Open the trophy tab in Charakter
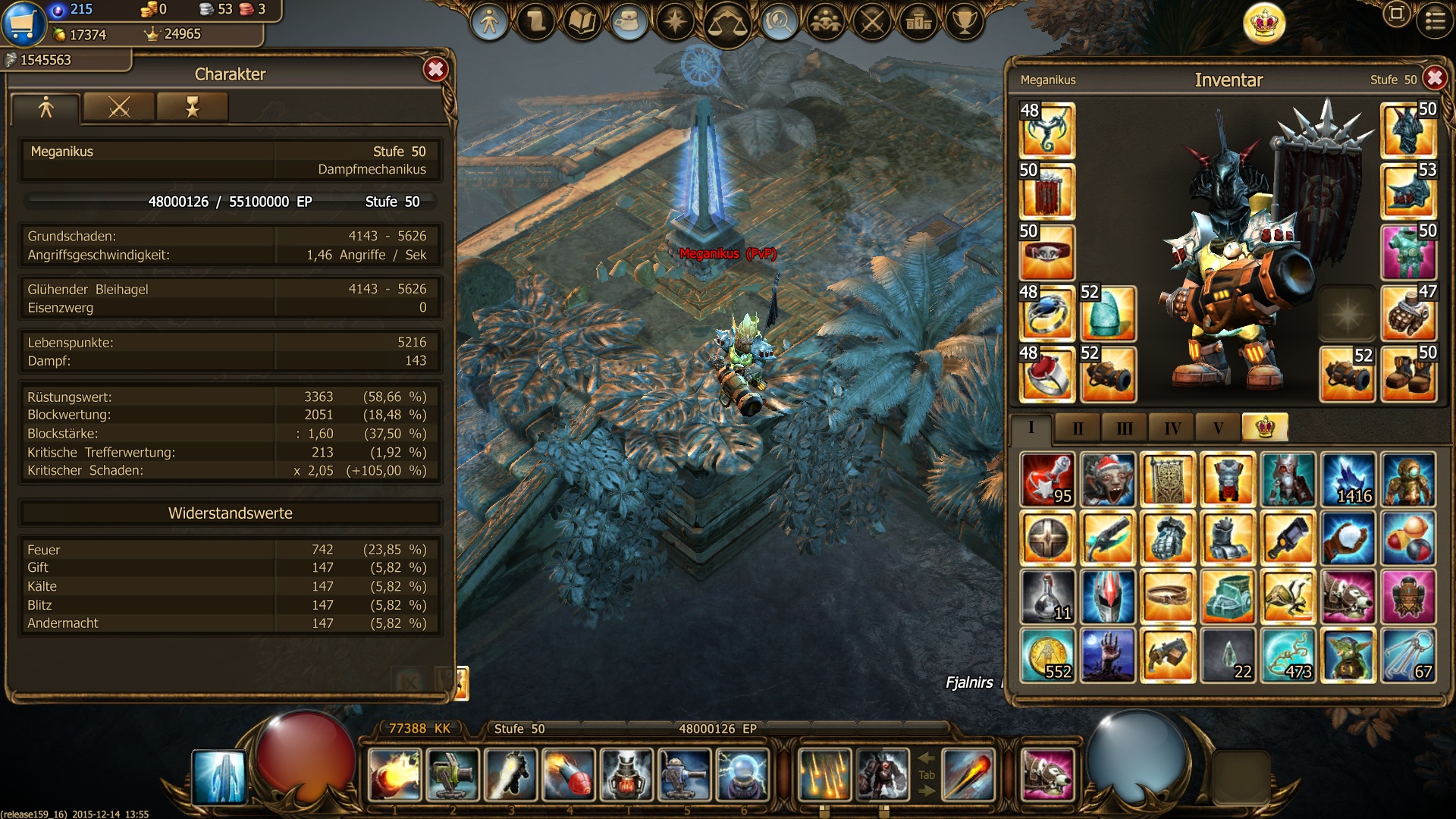Viewport: 1456px width, 819px height. tap(192, 107)
